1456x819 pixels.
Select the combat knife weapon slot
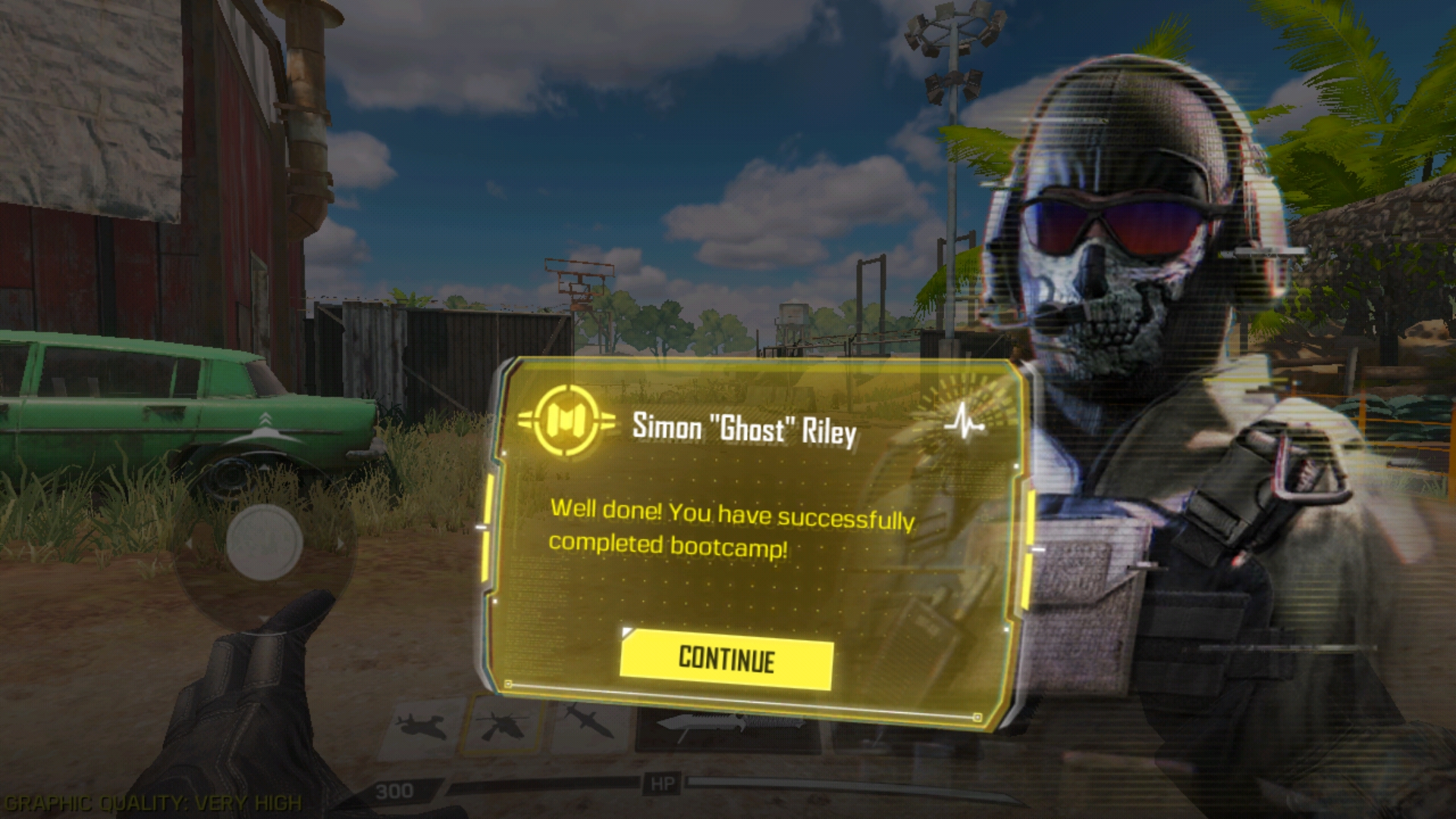726,725
